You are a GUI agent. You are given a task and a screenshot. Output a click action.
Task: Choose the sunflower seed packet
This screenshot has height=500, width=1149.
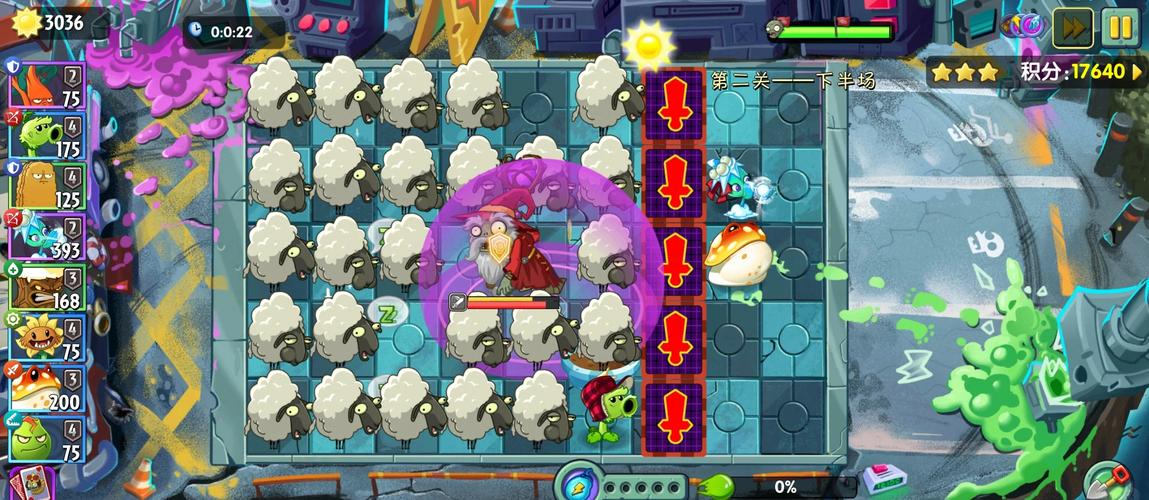[47, 338]
